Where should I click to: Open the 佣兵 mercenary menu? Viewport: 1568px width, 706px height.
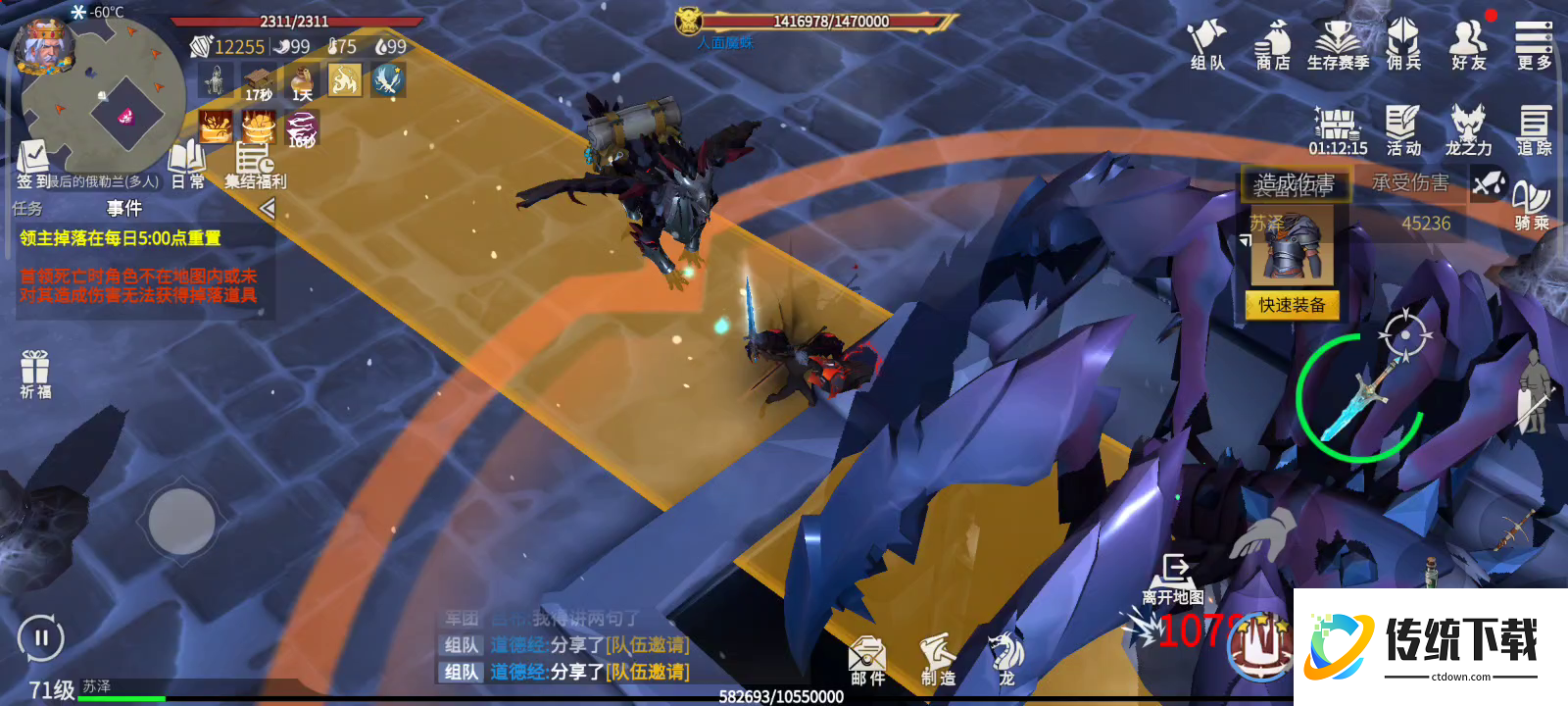pyautogui.click(x=1403, y=46)
